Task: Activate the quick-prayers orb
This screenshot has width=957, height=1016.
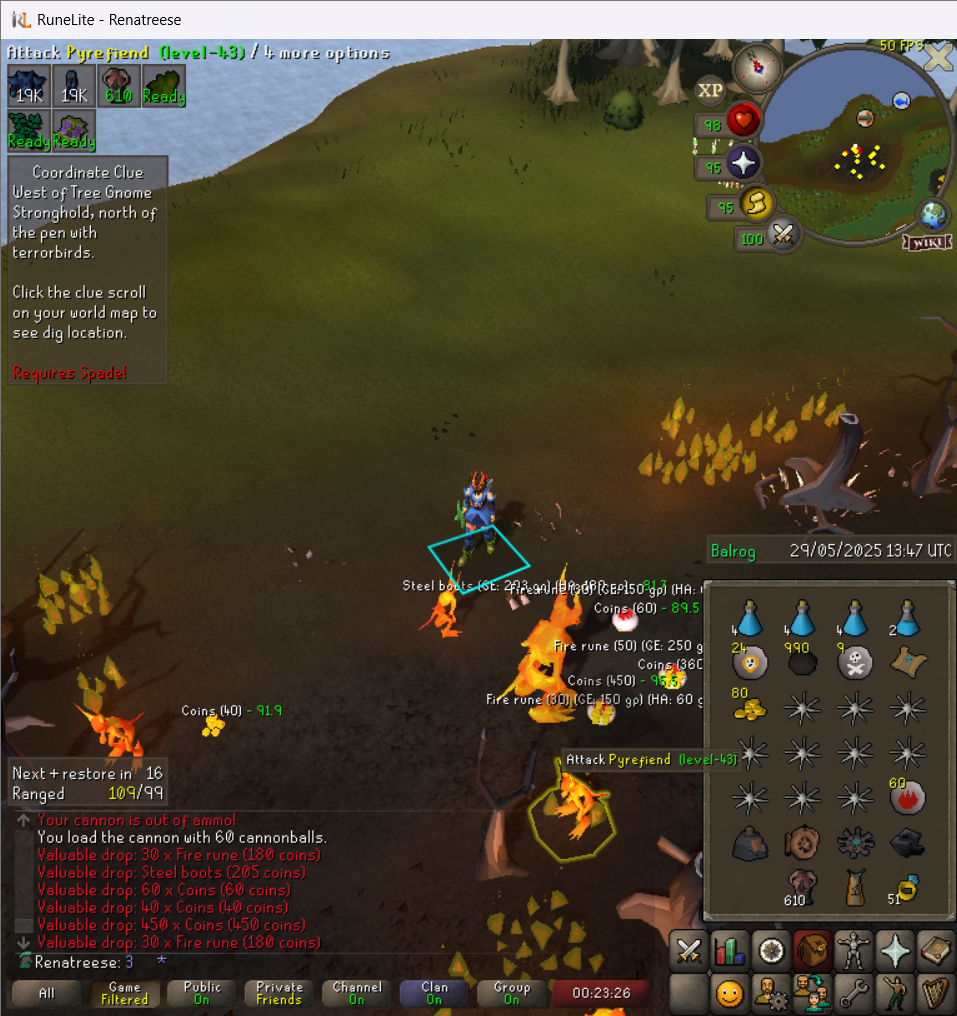Action: [744, 164]
